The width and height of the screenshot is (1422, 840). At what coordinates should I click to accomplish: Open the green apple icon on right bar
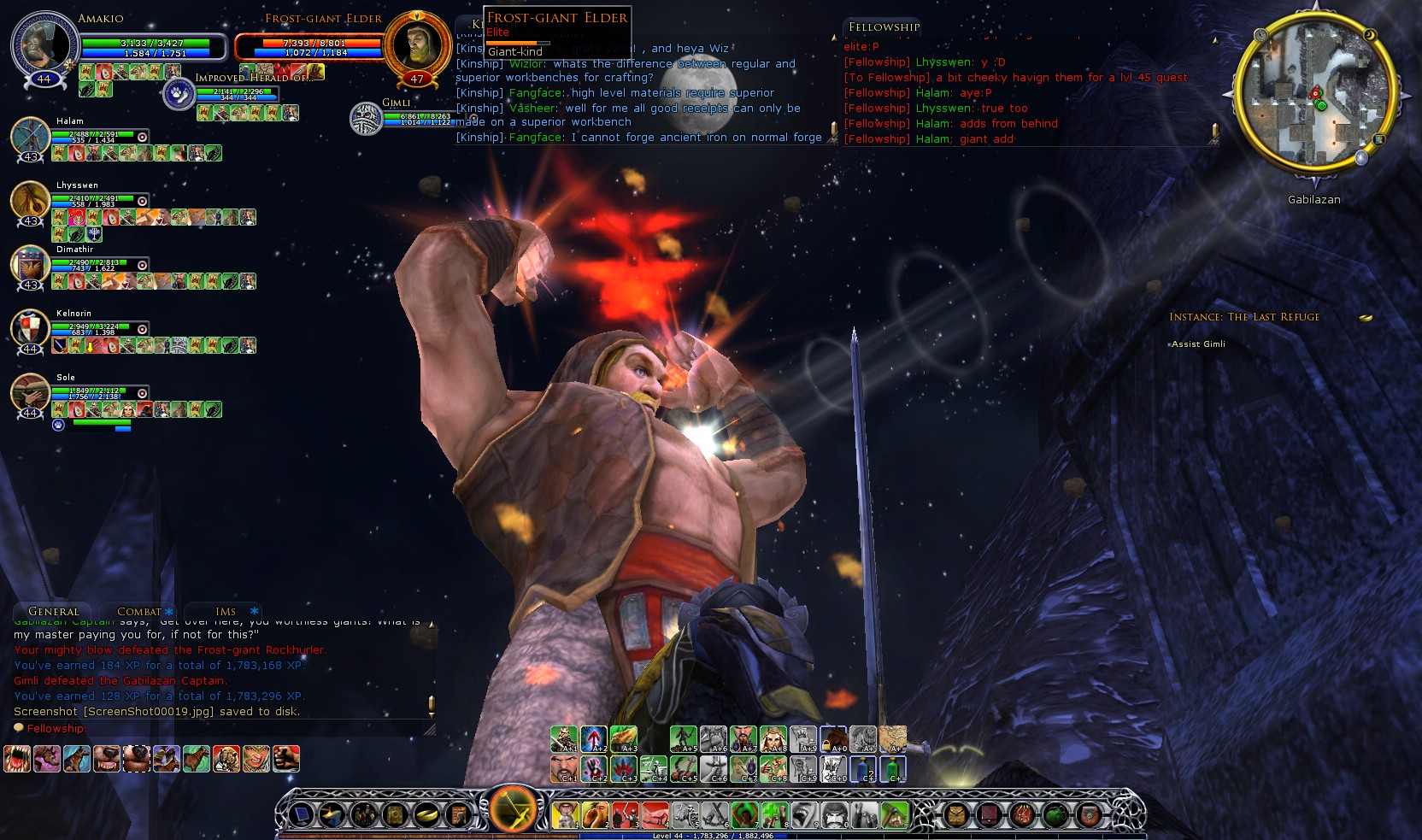1055,815
